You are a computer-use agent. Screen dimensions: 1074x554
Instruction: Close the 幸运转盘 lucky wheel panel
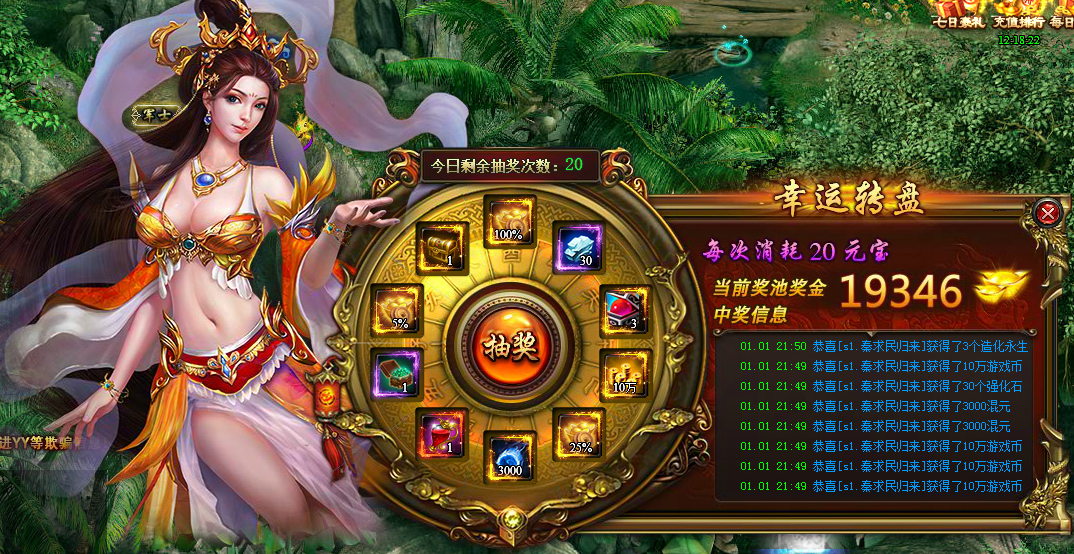pyautogui.click(x=1047, y=212)
